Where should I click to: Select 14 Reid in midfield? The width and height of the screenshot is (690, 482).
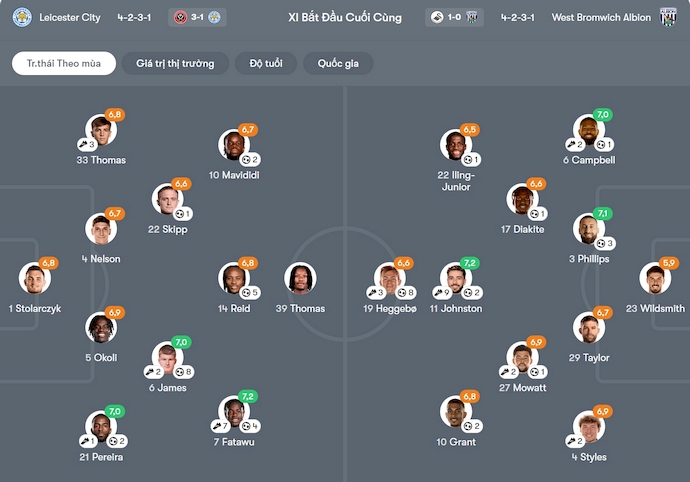(234, 279)
